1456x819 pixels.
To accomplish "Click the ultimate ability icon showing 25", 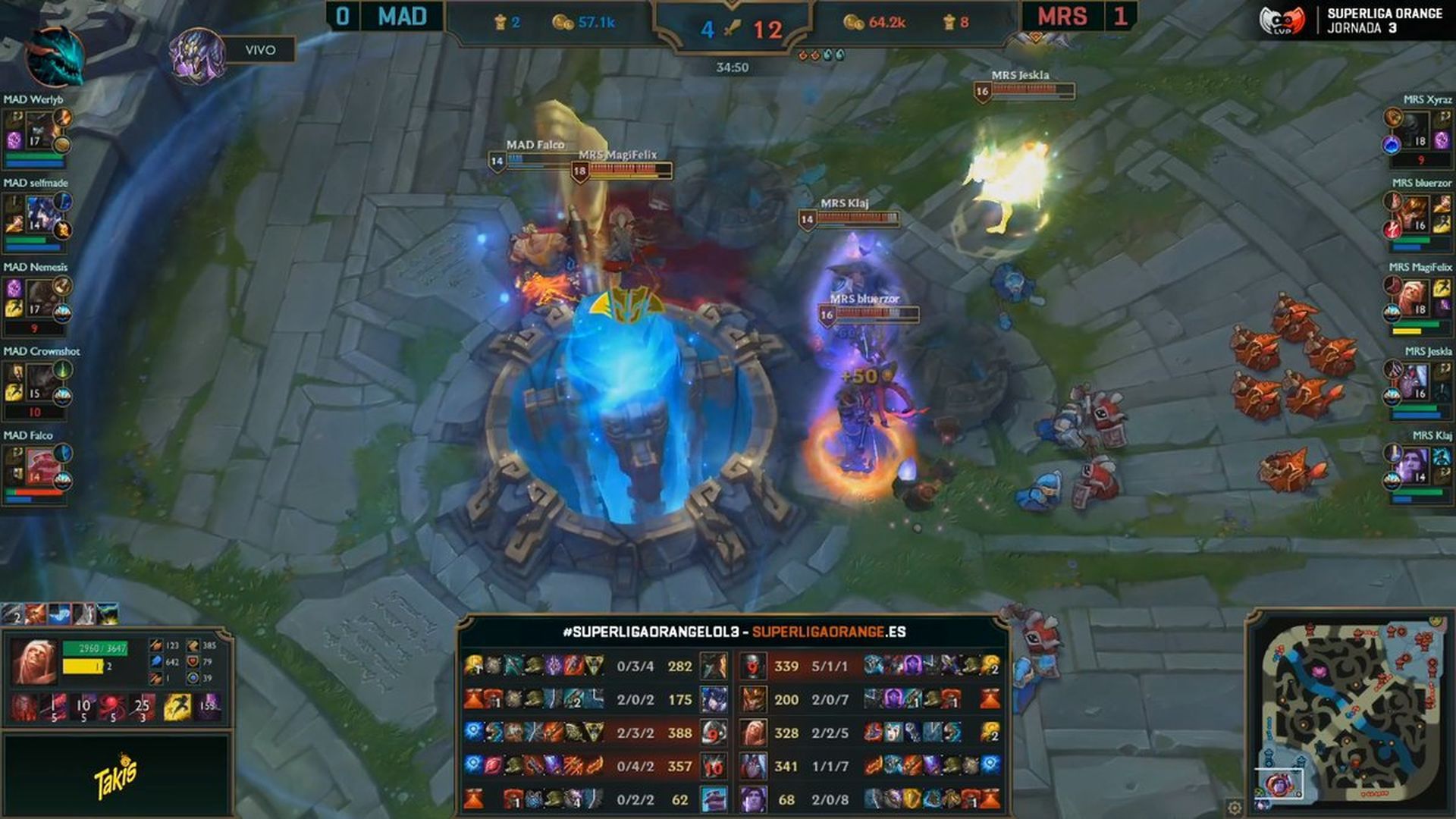I will [x=142, y=707].
